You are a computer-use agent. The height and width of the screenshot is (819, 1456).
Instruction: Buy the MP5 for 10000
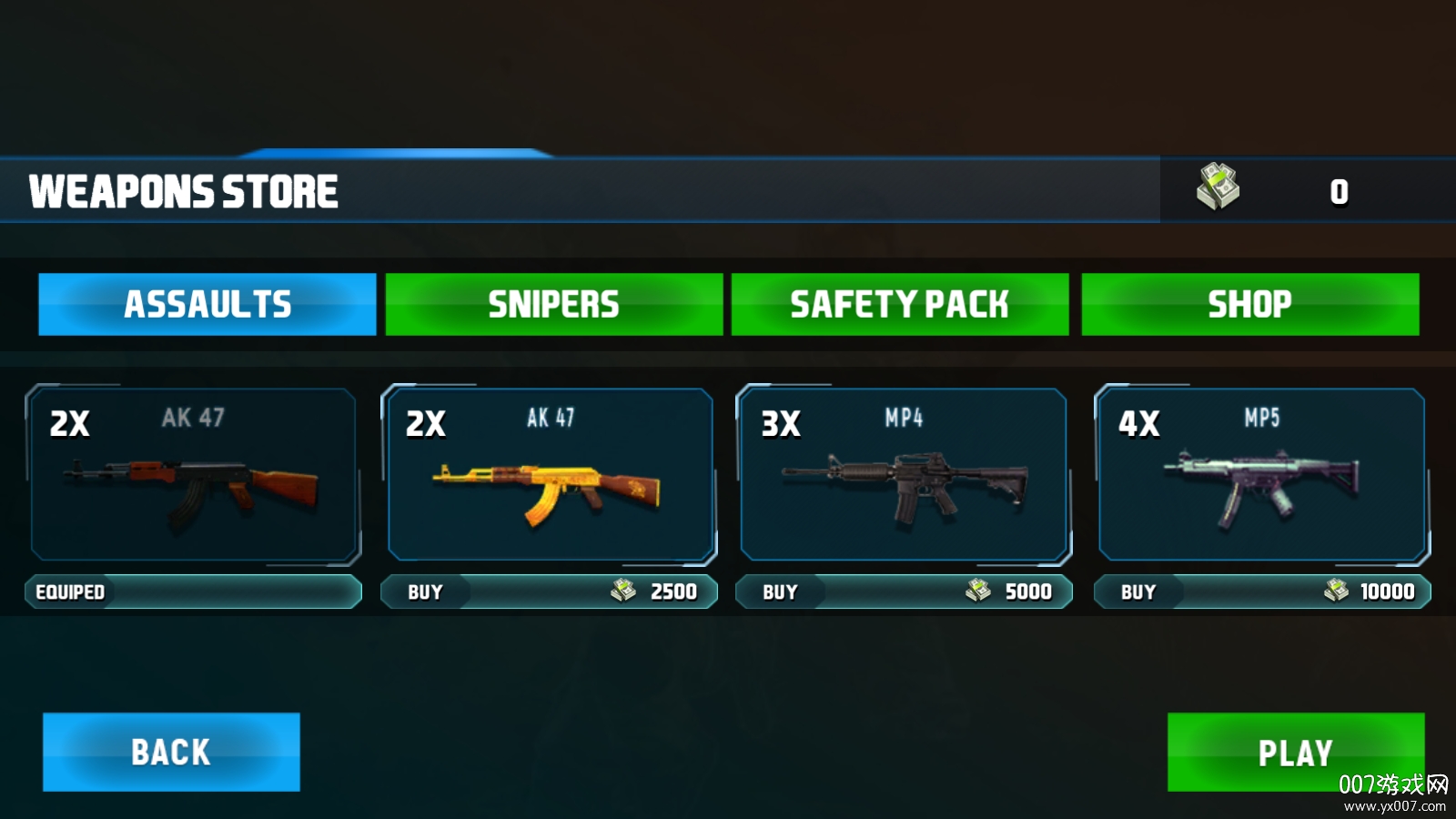(1261, 591)
